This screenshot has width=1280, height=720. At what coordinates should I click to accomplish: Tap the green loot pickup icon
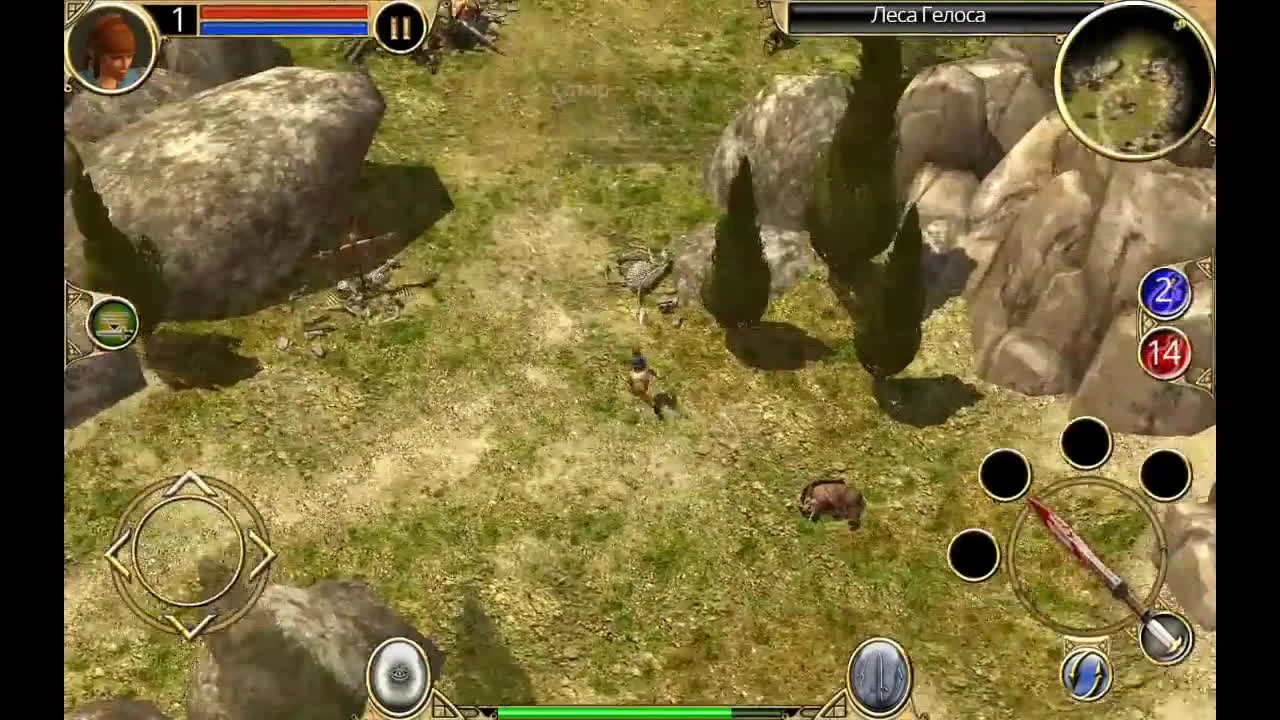pos(112,324)
